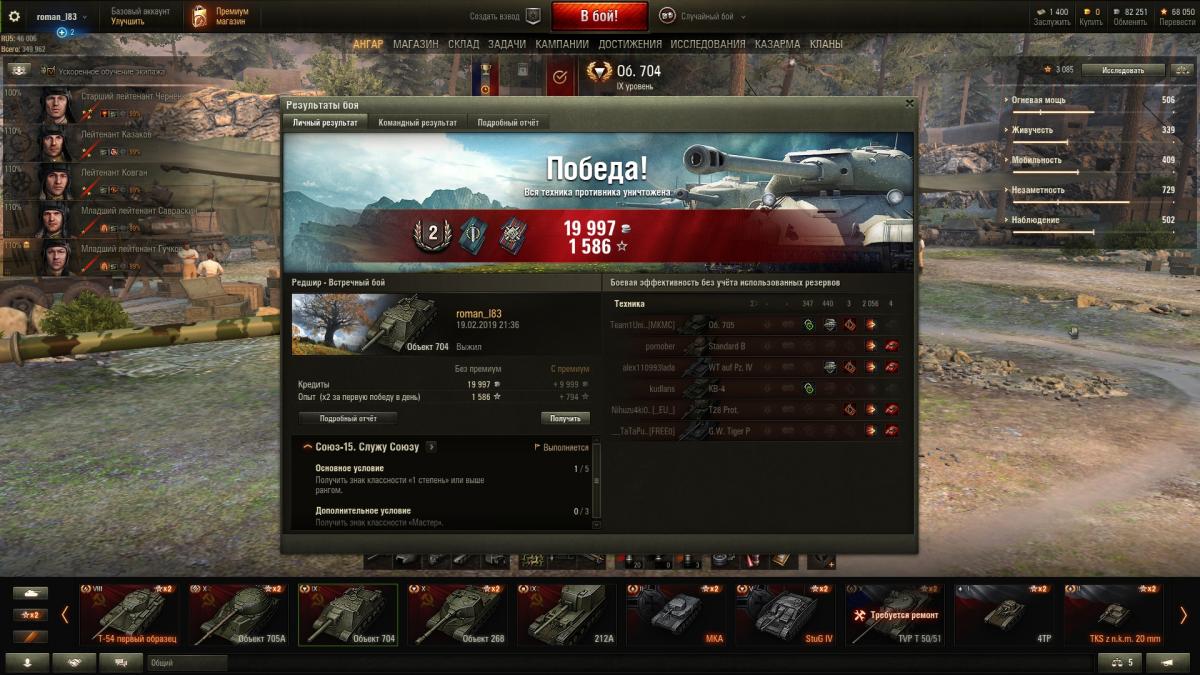
Task: Open the Достижения section
Action: pos(630,44)
